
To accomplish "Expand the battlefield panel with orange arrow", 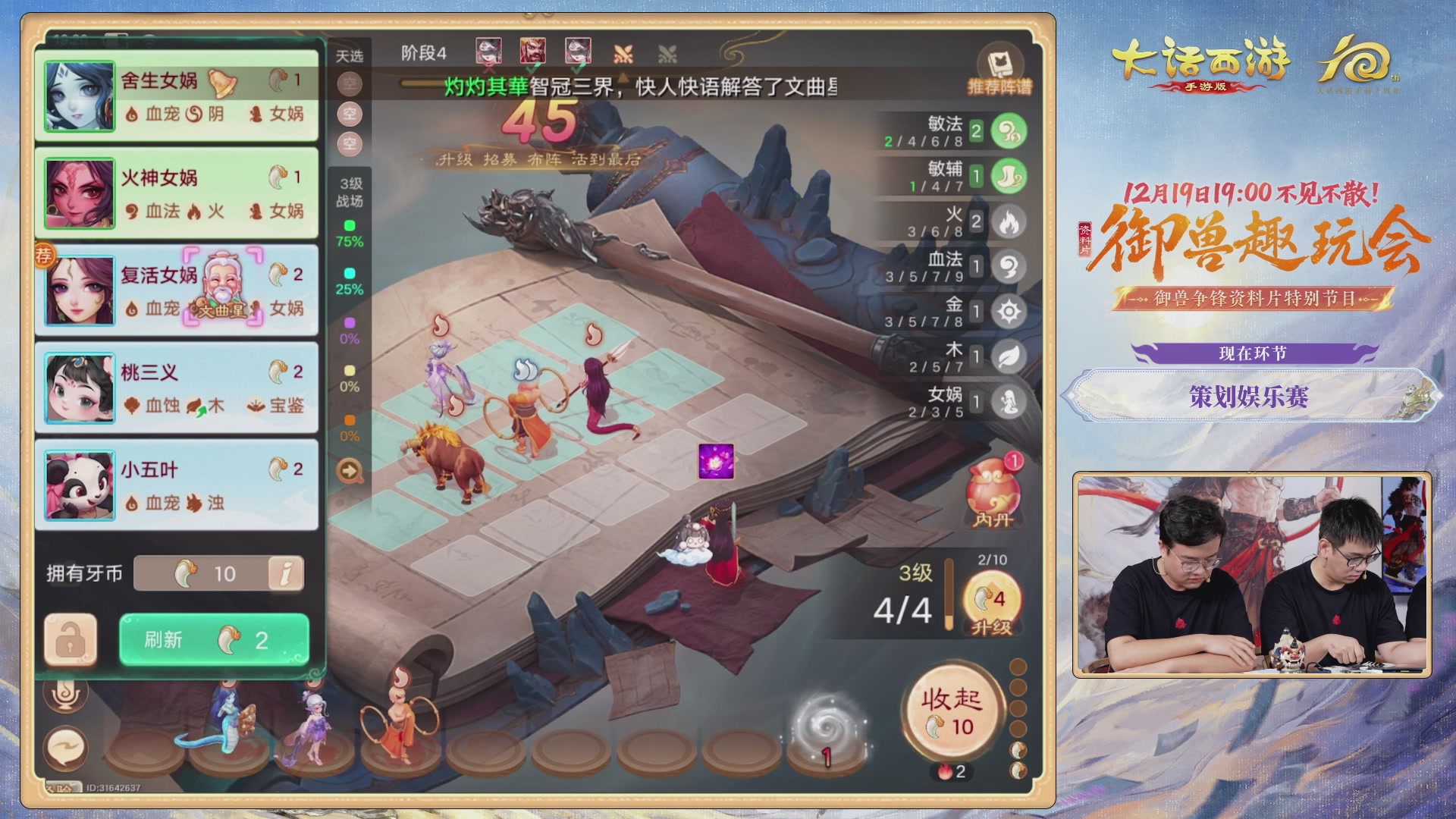I will pyautogui.click(x=349, y=472).
